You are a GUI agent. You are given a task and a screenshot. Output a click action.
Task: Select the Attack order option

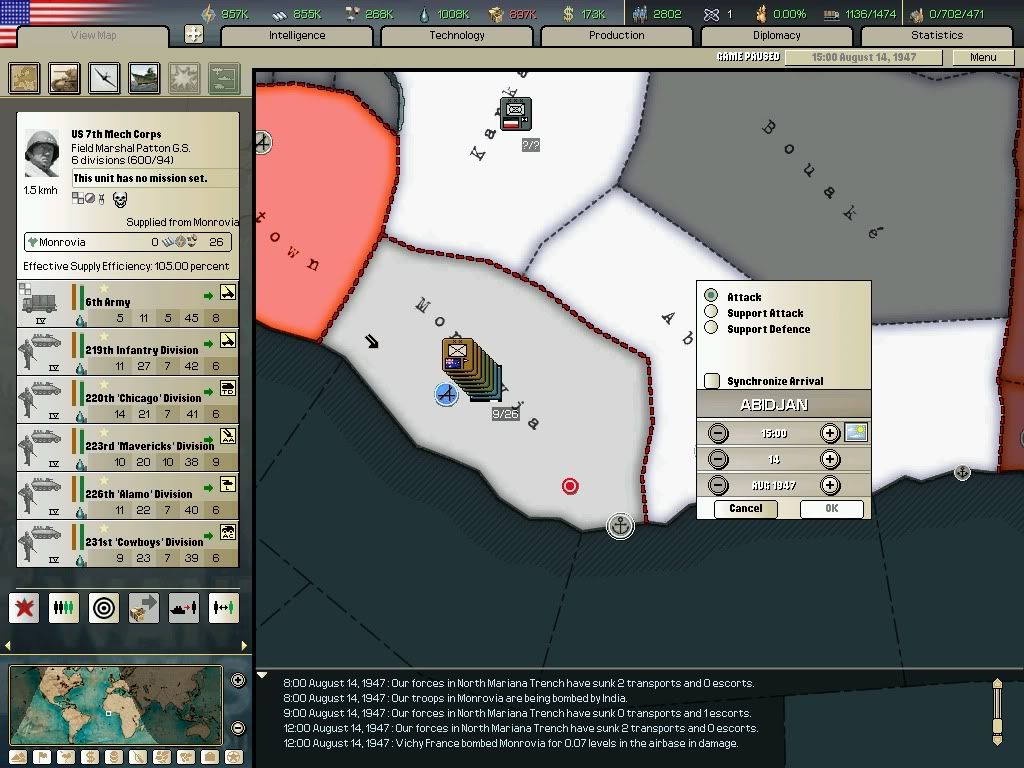click(x=711, y=296)
